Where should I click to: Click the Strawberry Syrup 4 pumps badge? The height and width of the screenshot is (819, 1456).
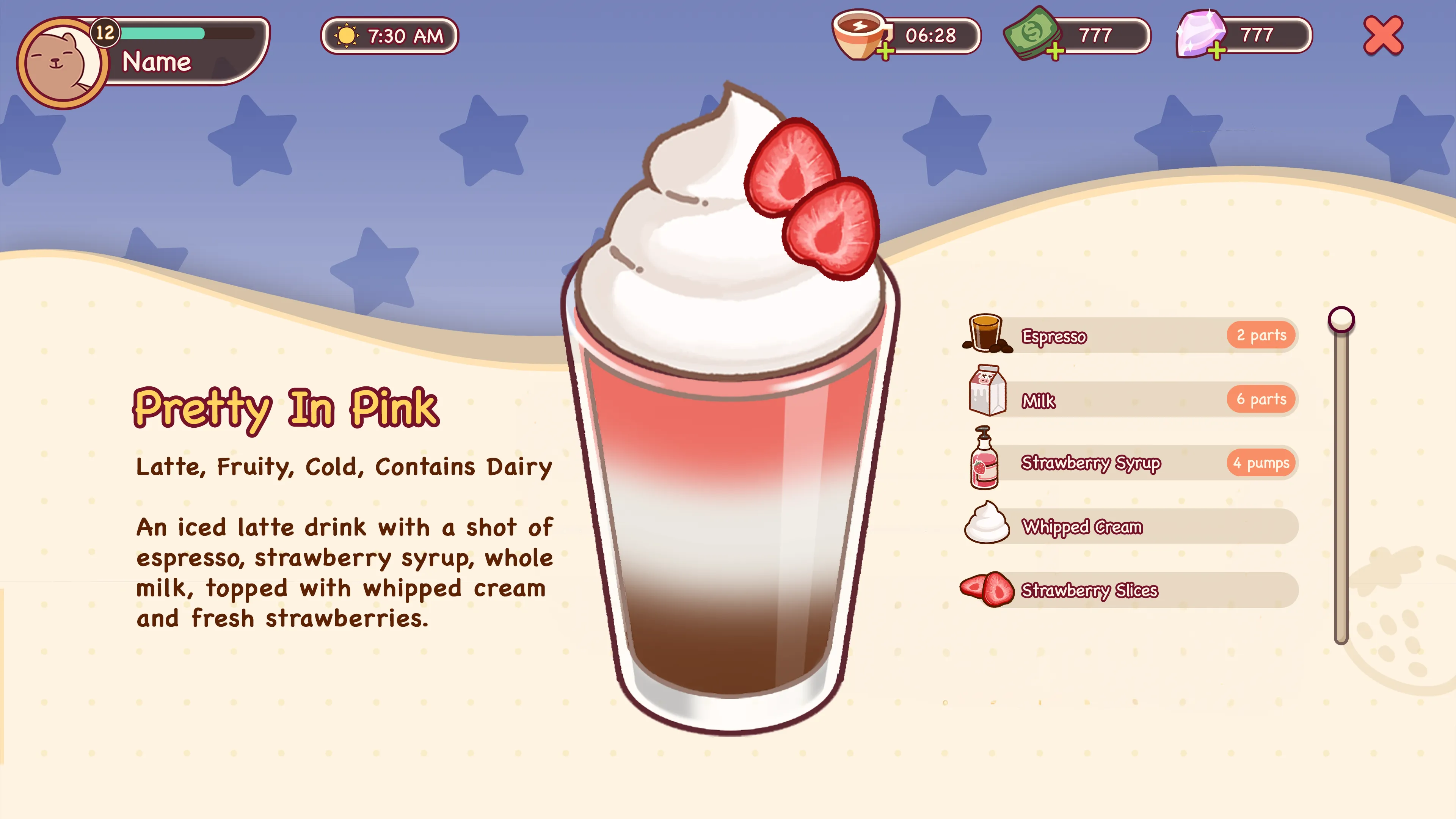(1261, 463)
